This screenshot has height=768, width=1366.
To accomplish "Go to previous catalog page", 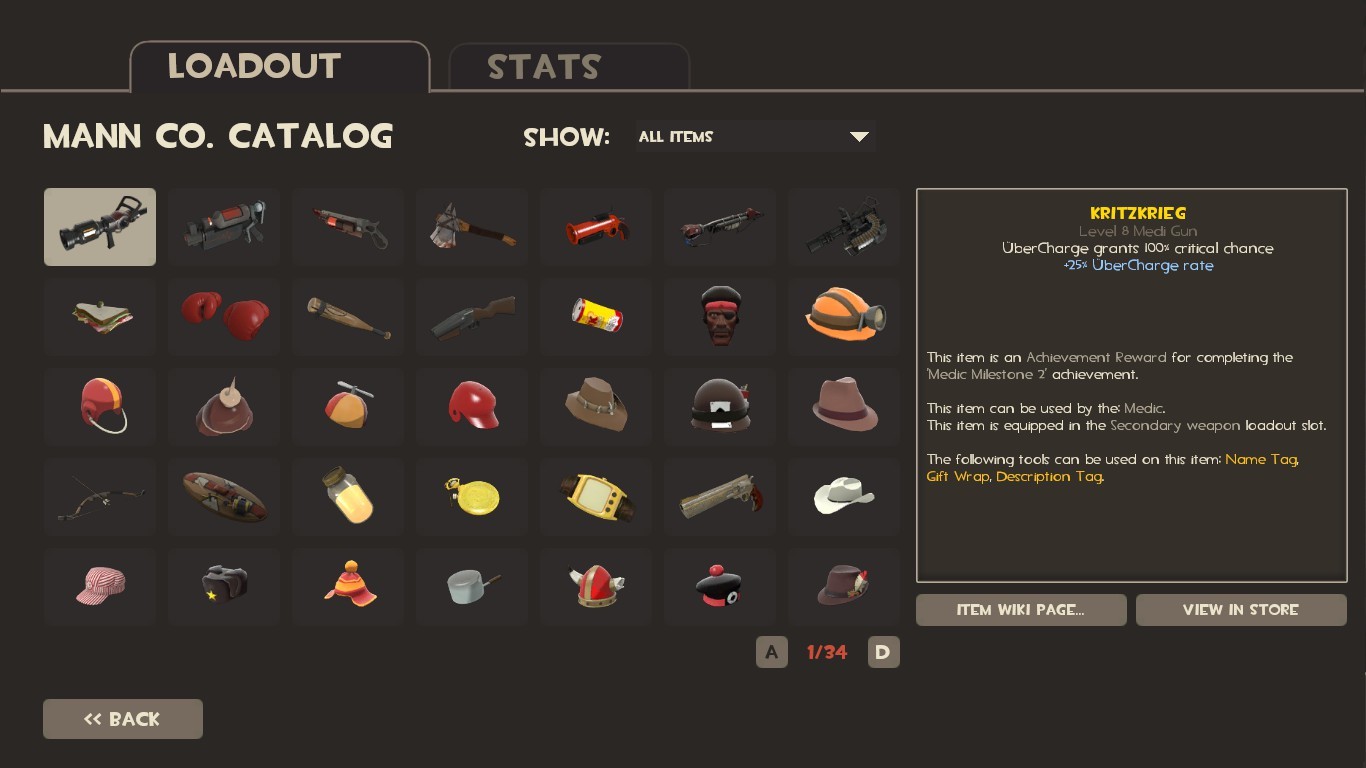I will pos(771,653).
